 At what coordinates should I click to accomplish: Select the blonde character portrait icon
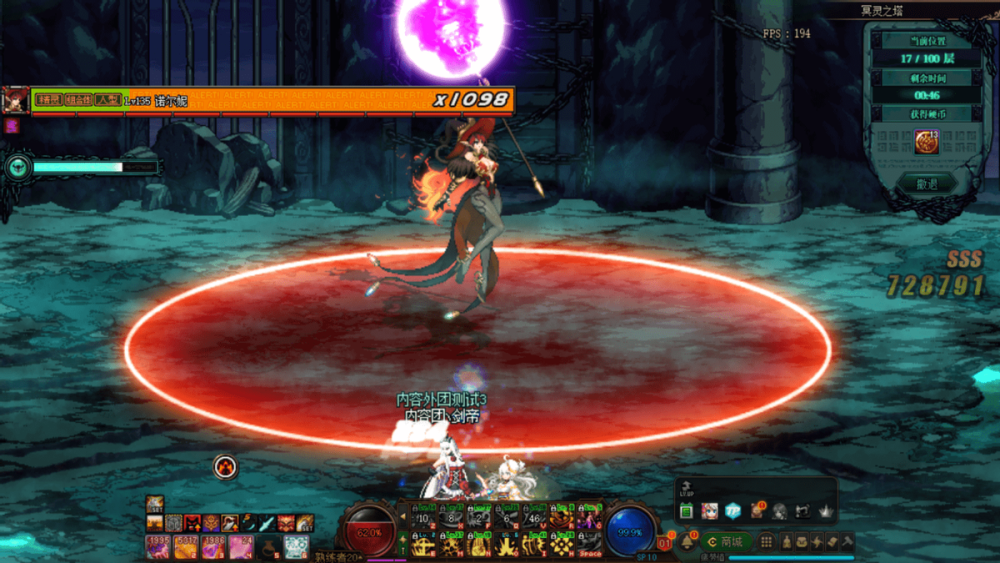tap(710, 511)
